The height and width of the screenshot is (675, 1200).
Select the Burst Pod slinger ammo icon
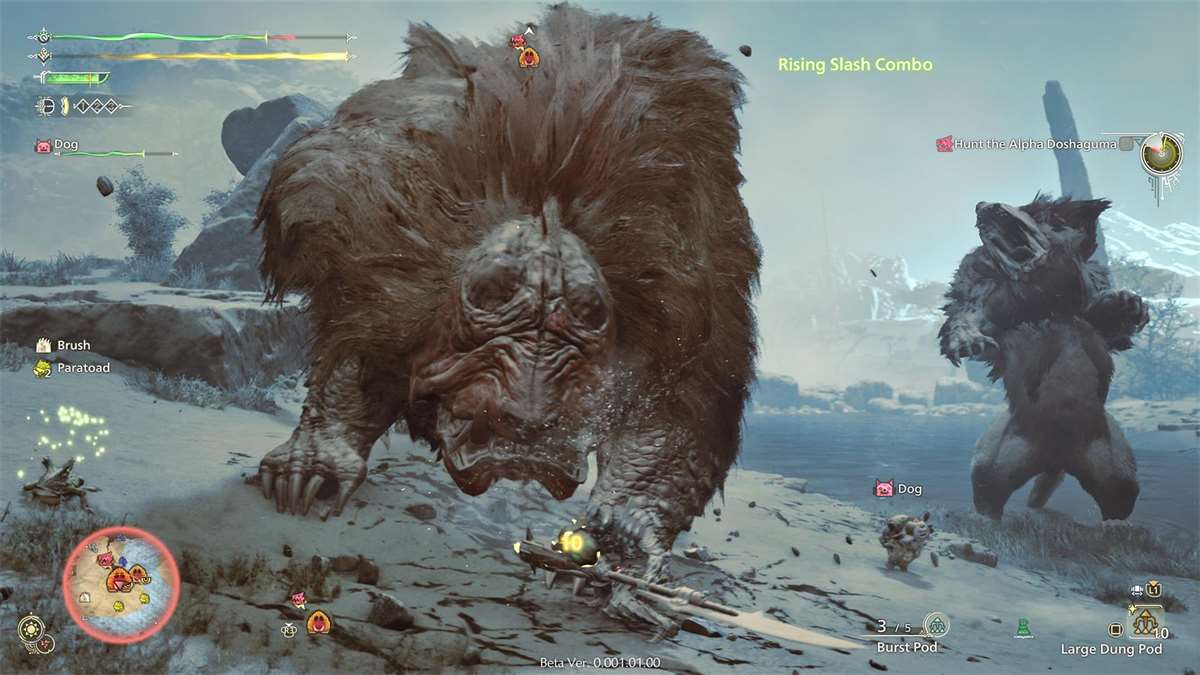[x=936, y=626]
